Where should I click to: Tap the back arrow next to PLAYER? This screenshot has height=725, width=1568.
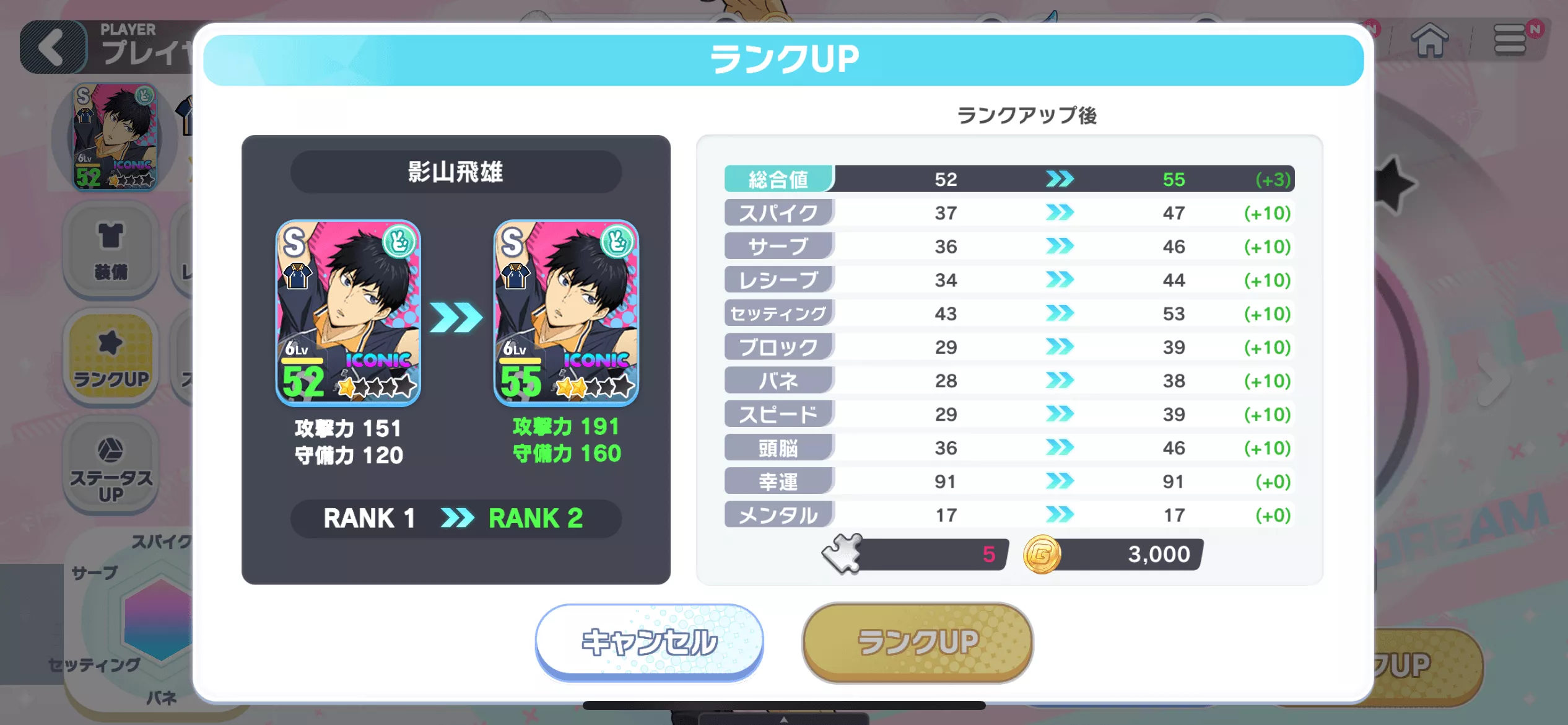point(53,46)
